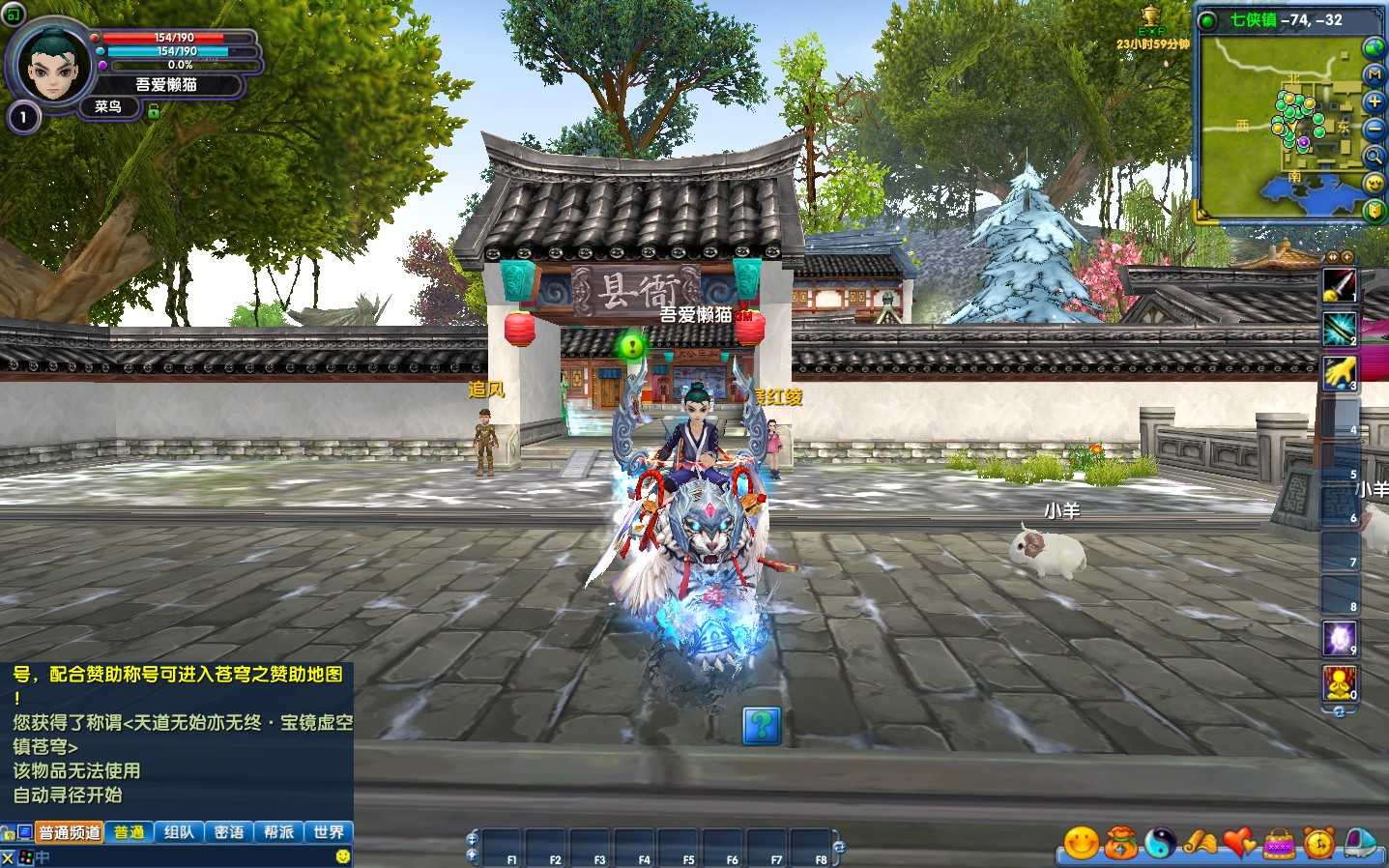1389x868 pixels.
Task: Click the minimap M button
Action: tap(1374, 74)
